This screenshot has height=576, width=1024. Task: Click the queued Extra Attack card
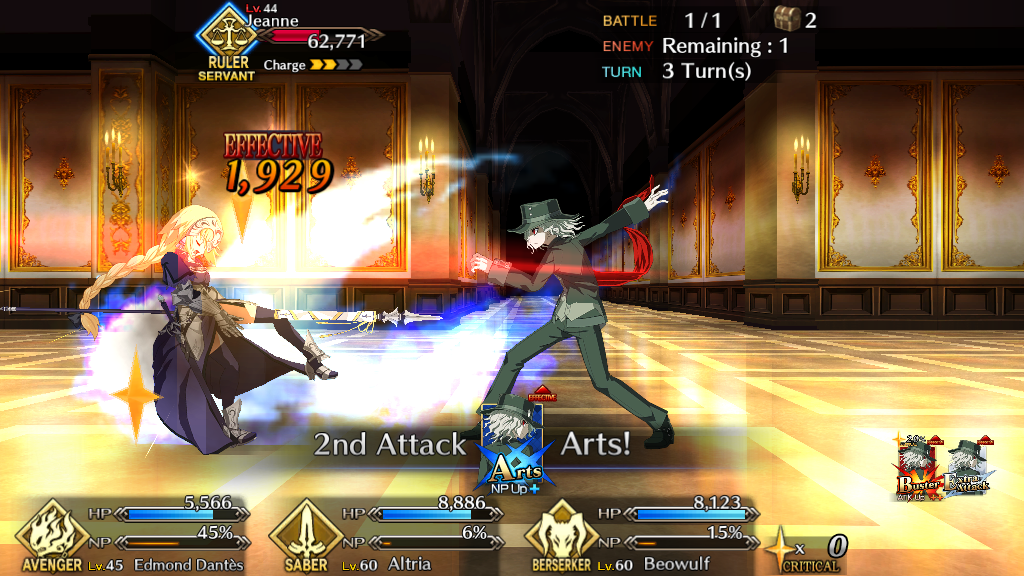click(x=968, y=468)
